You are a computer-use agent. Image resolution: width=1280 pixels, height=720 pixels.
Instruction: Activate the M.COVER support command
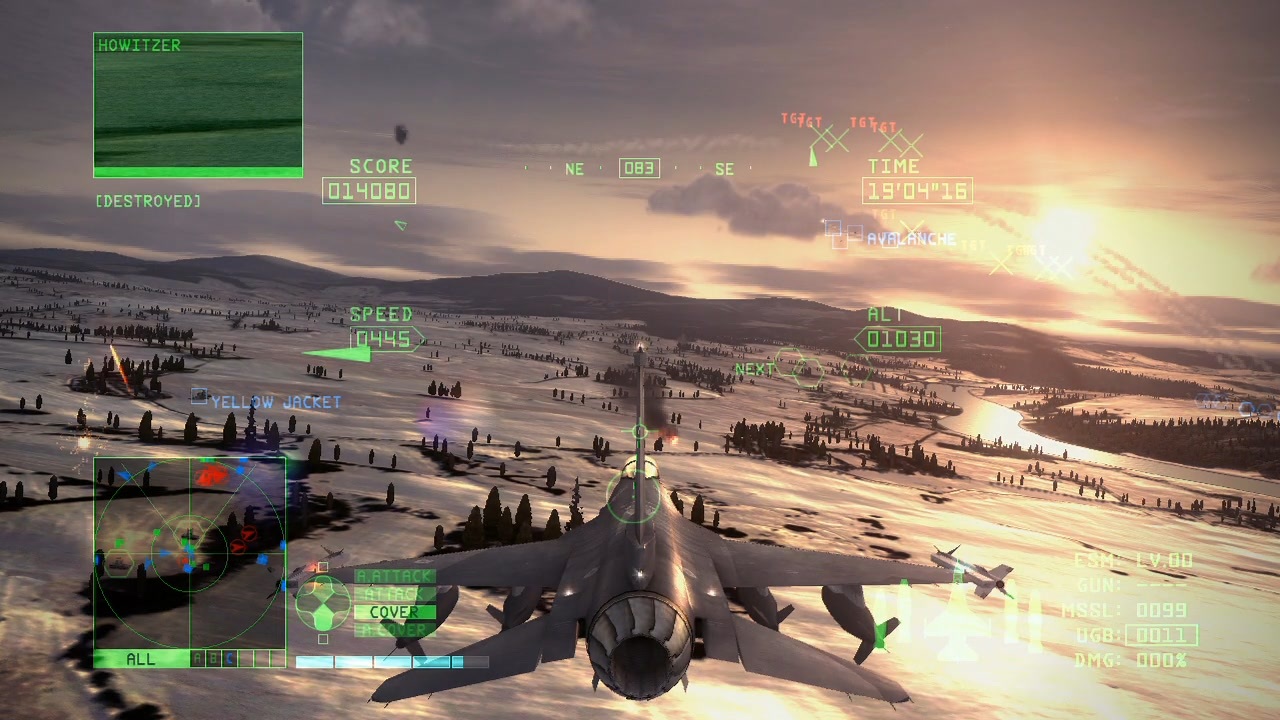(x=388, y=627)
